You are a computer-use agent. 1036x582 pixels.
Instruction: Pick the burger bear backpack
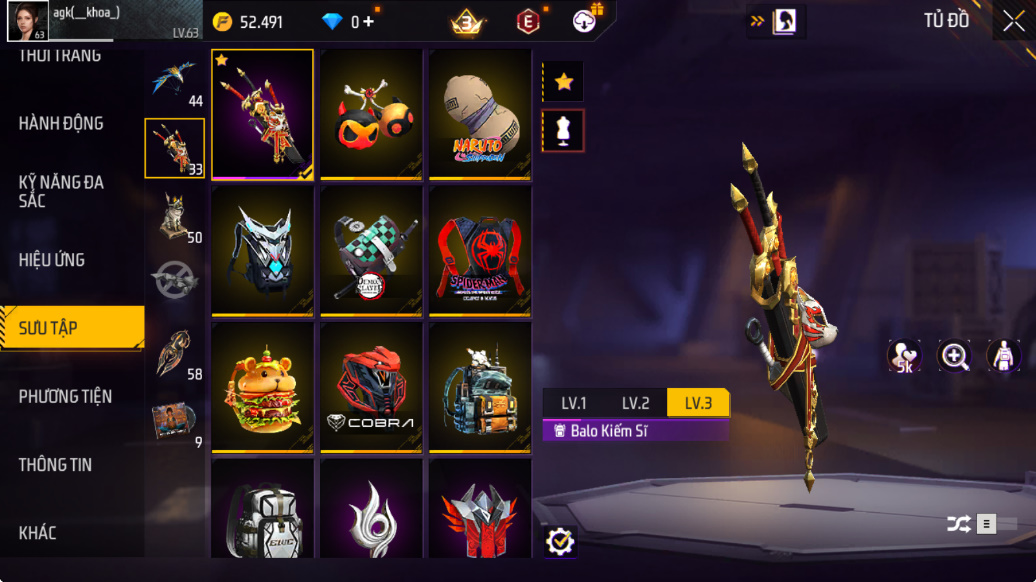tap(262, 387)
